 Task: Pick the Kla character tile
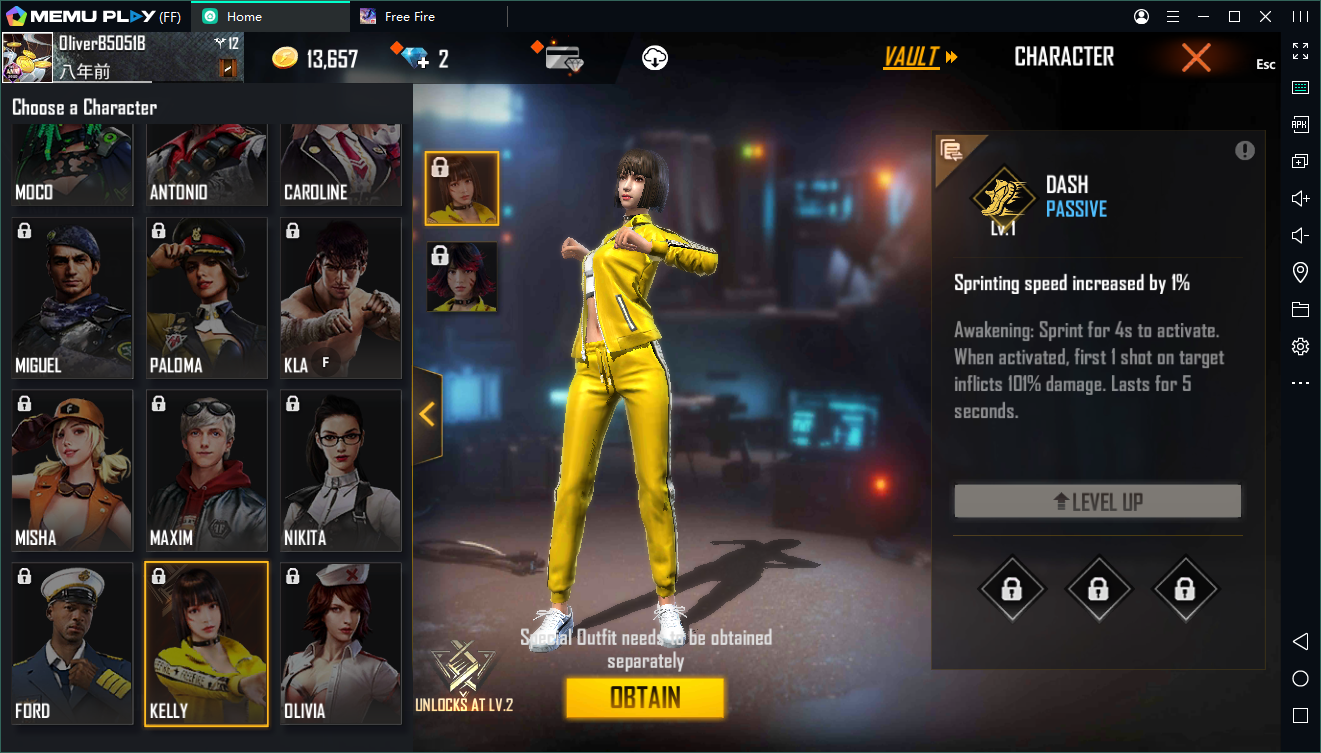340,298
